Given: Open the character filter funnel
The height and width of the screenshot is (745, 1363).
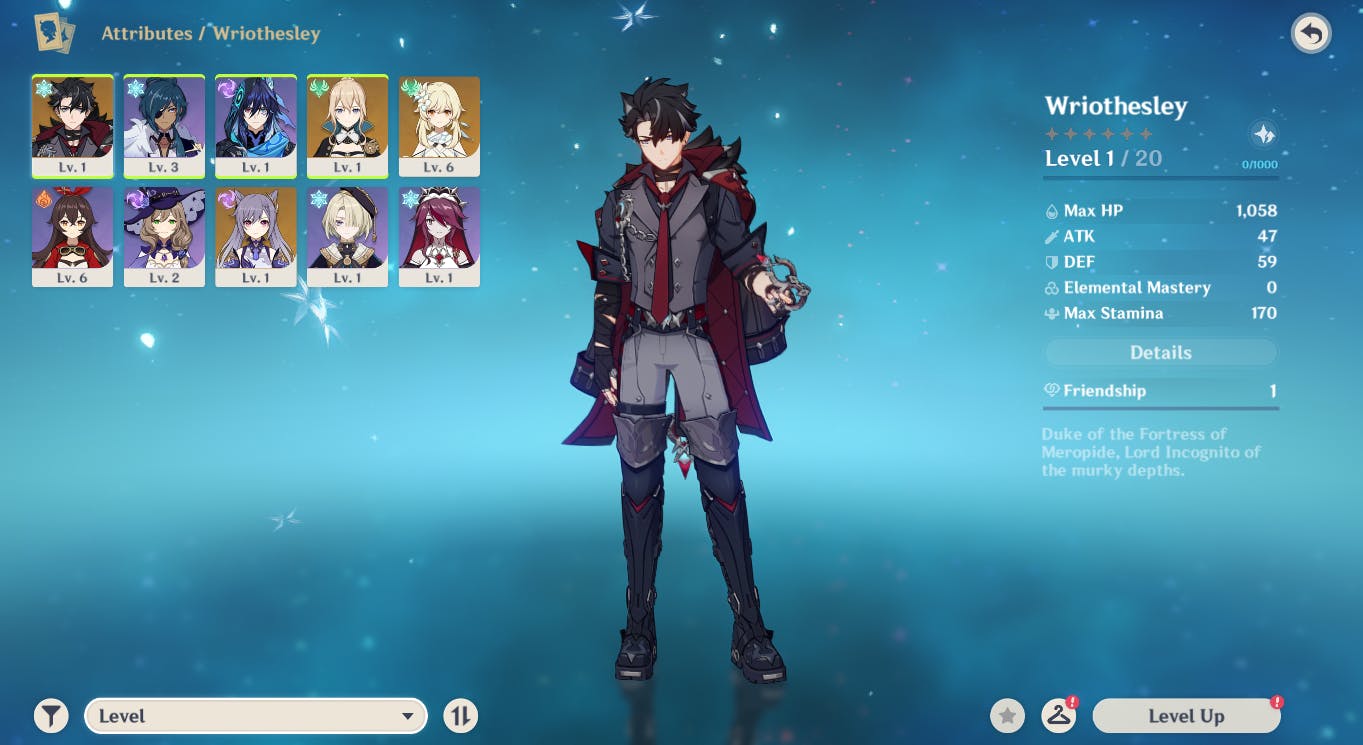Looking at the screenshot, I should [x=51, y=716].
